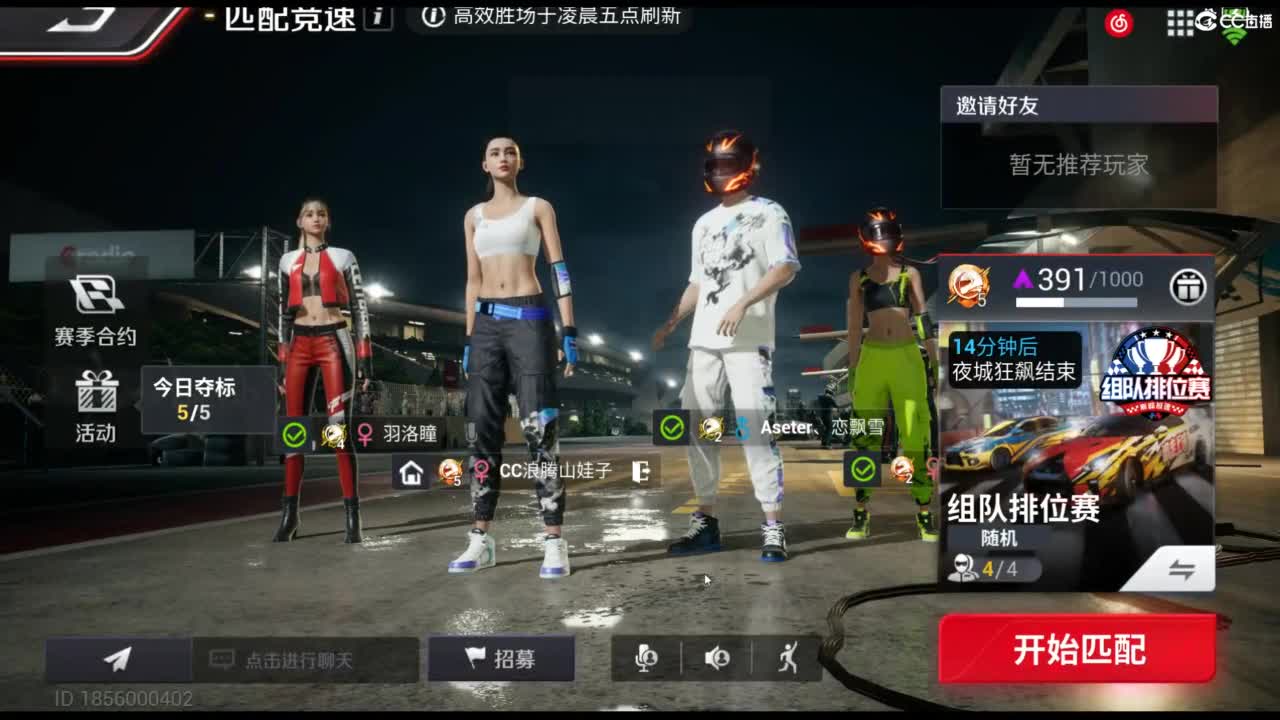Mute the speaker audio icon
Screen dimensions: 1280x720
716,659
